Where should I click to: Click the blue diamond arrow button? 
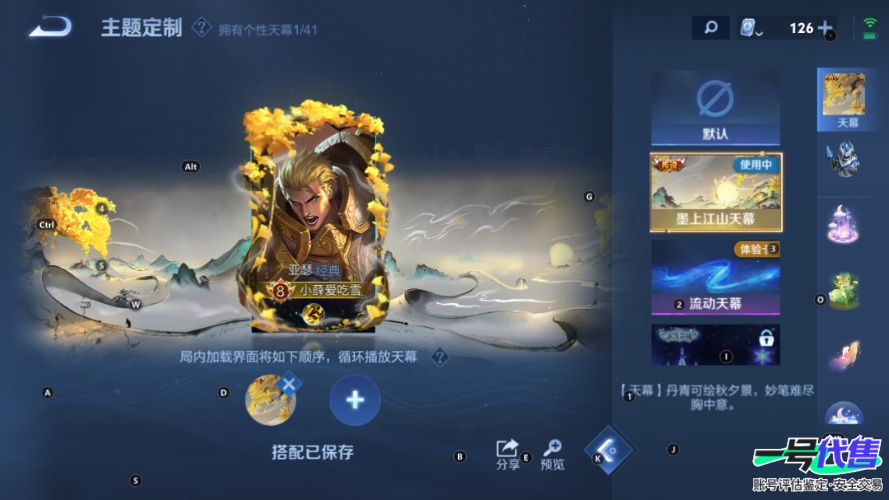tap(608, 450)
